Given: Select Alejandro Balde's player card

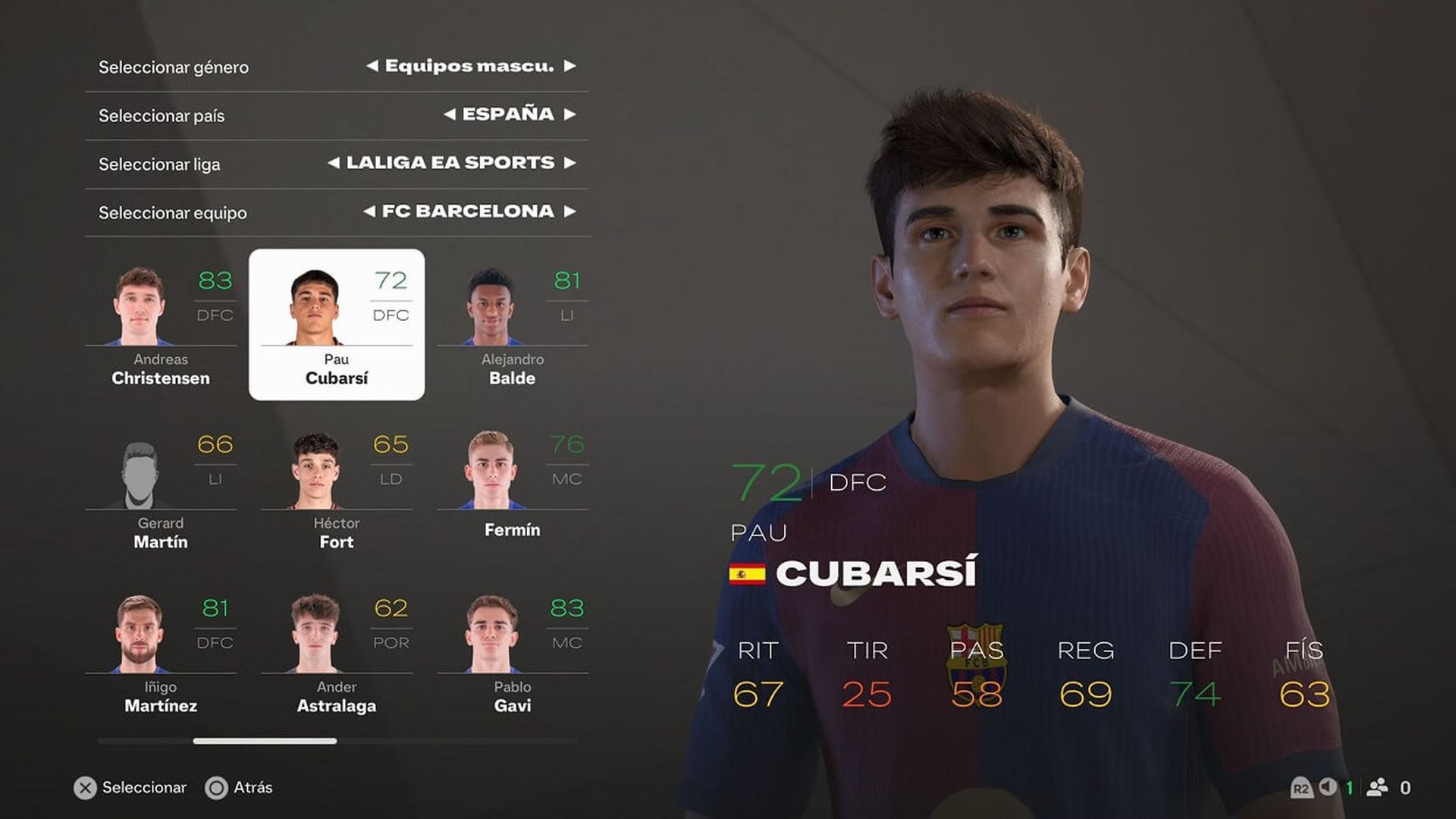Looking at the screenshot, I should click(x=512, y=326).
